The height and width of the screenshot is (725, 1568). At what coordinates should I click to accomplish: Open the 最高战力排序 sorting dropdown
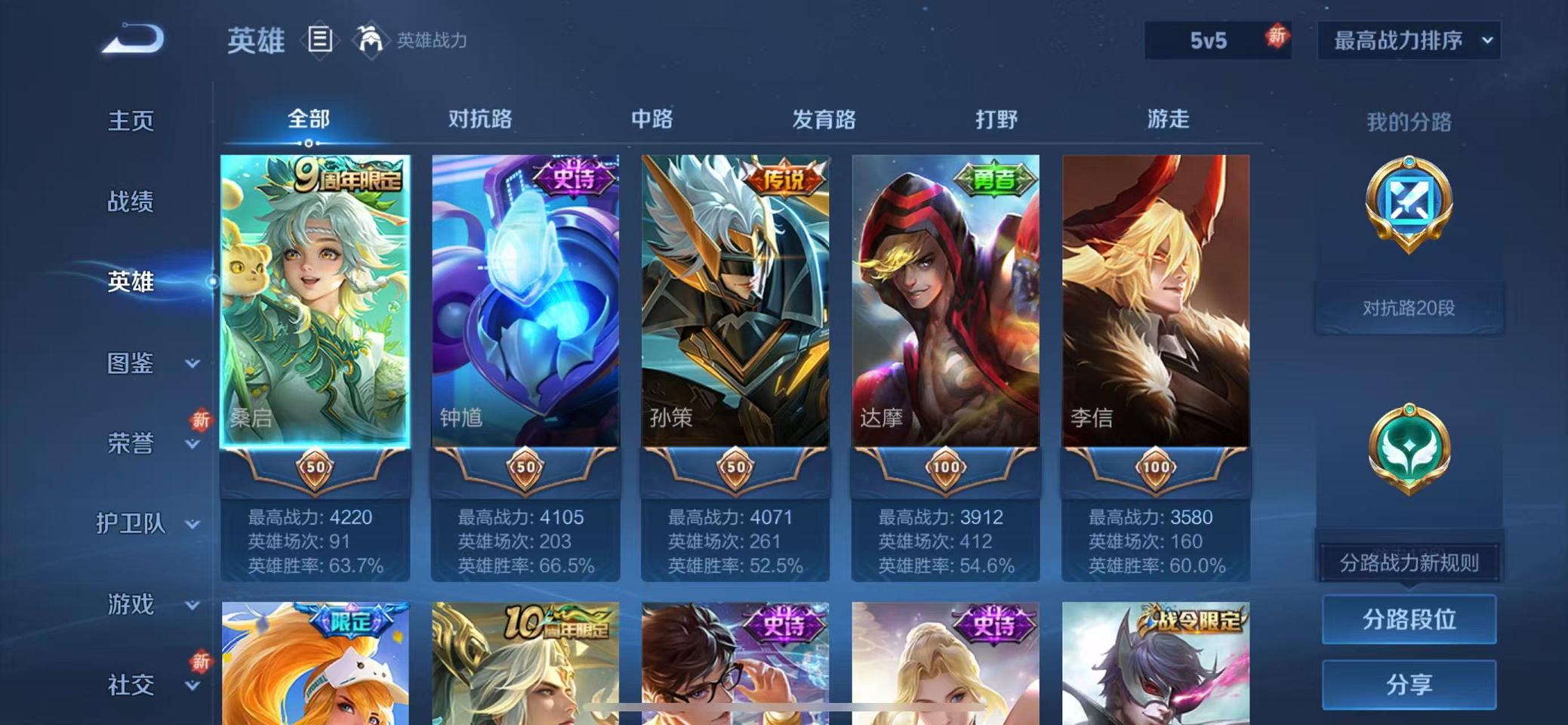(x=1406, y=39)
